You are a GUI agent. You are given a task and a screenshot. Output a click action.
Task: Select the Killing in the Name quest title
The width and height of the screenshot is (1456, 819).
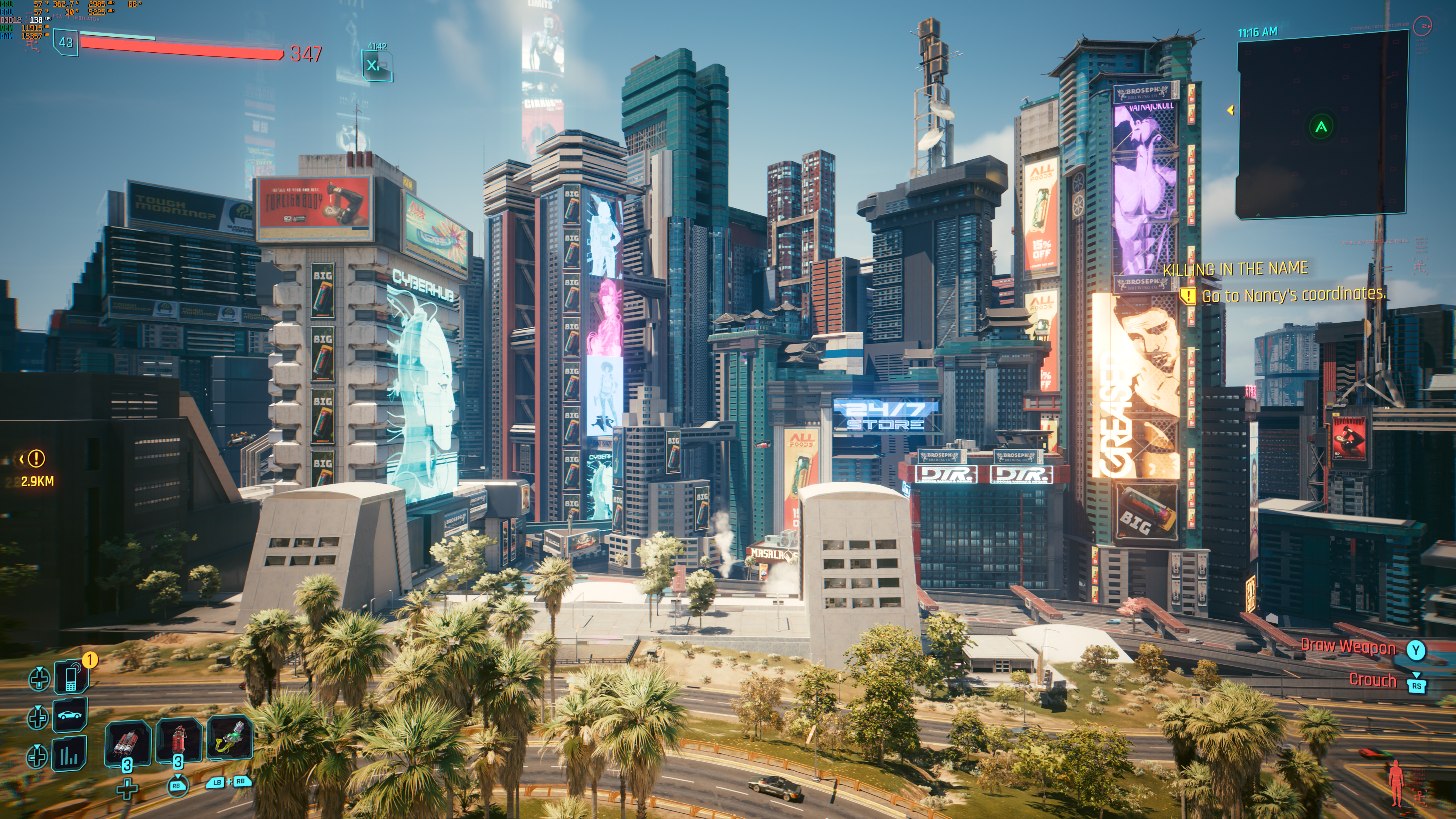click(x=1235, y=268)
